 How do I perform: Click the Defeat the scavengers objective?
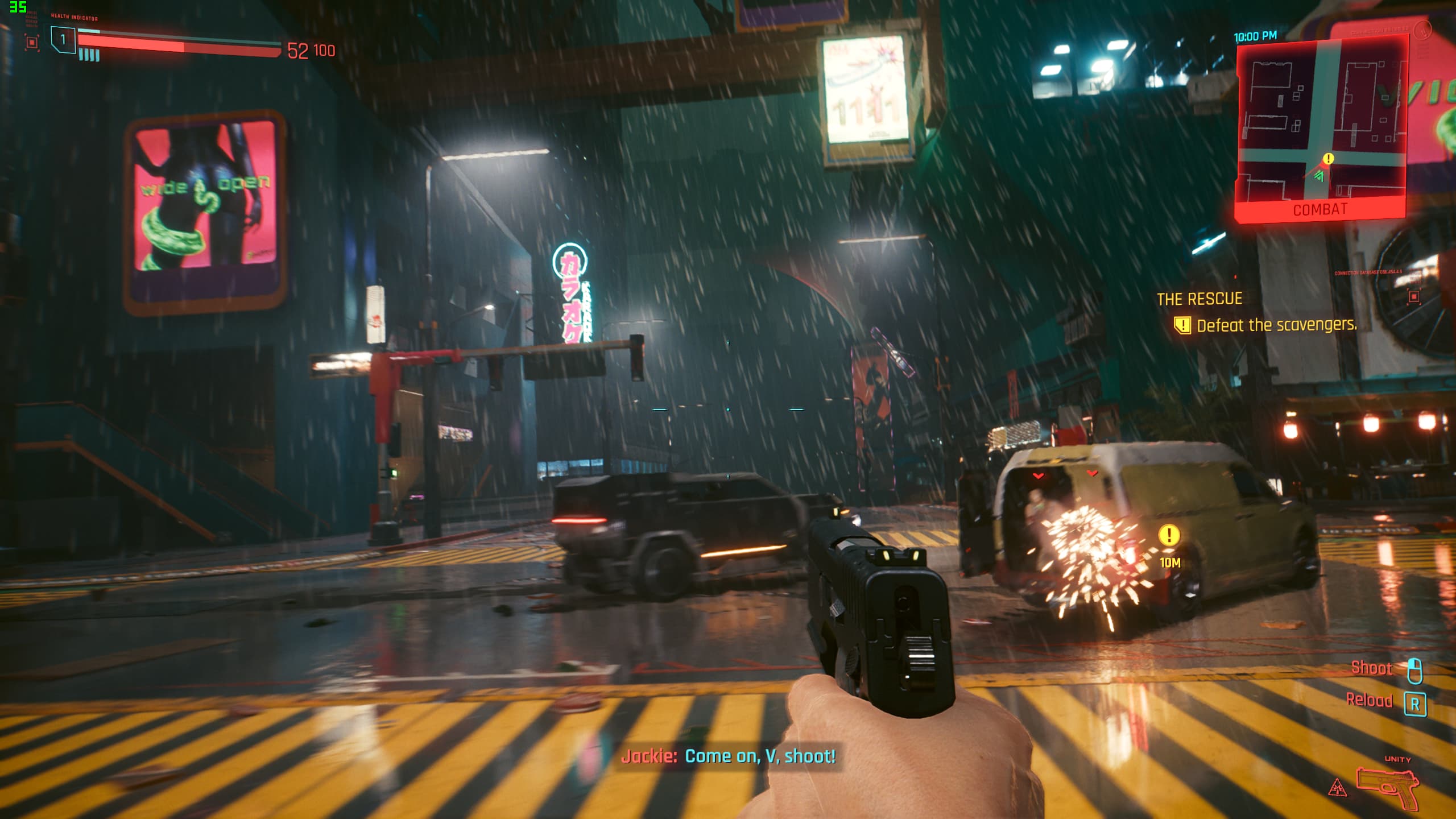(1276, 325)
